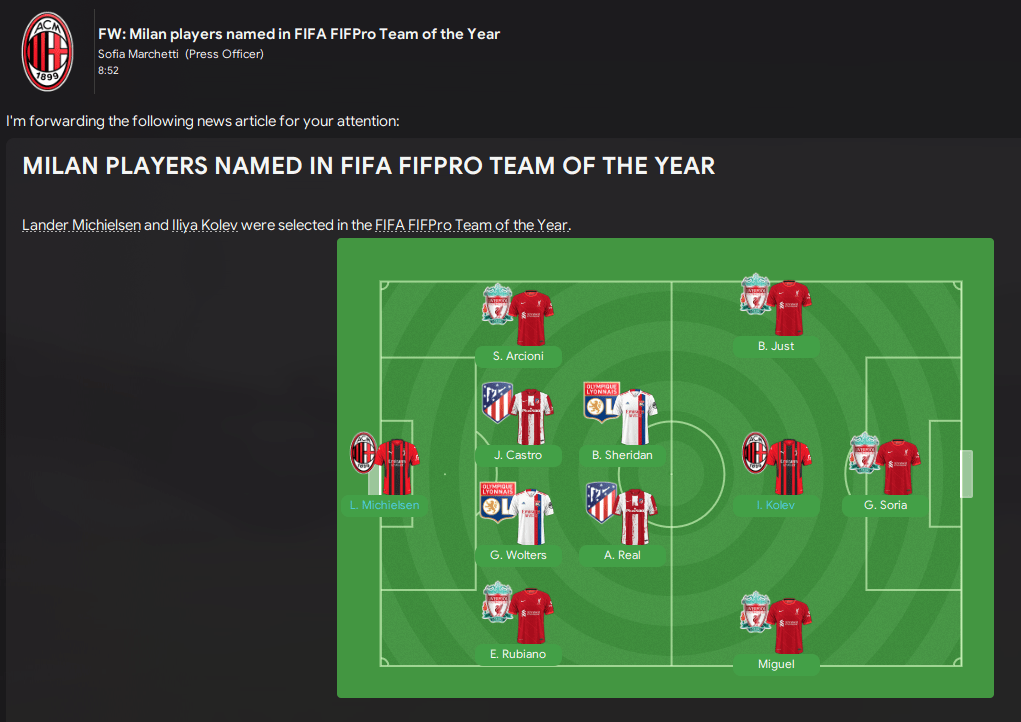This screenshot has width=1021, height=722.
Task: Click the AC Milan club badge in header
Action: coord(48,52)
